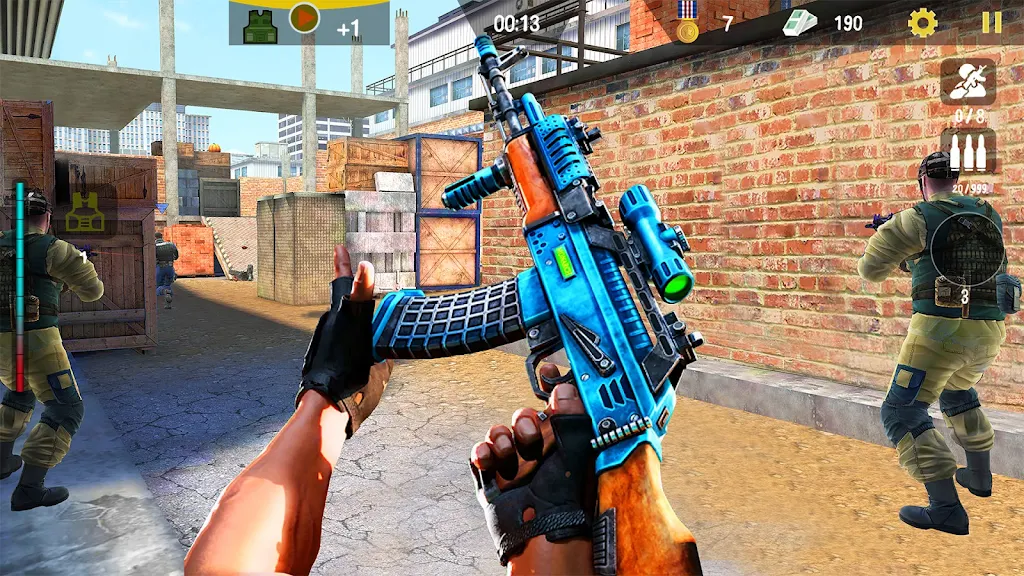Watch the video ad for +1 armor
Image resolution: width=1024 pixels, height=576 pixels.
point(304,19)
